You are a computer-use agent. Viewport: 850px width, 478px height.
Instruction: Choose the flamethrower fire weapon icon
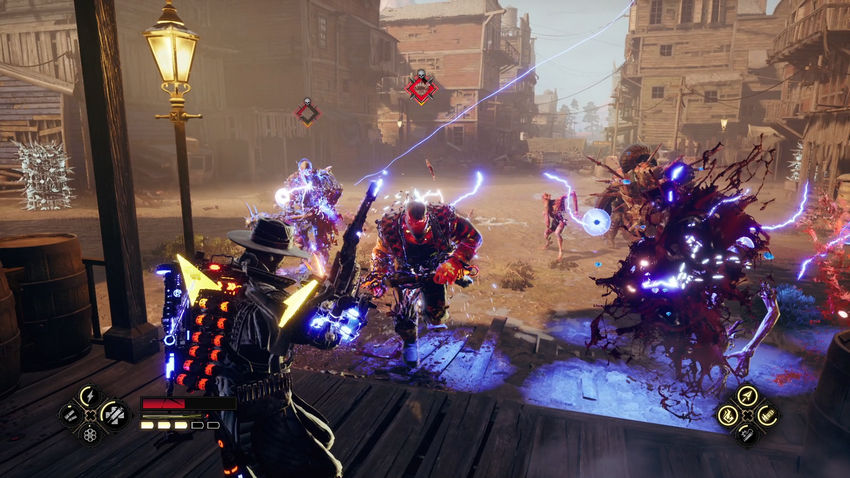click(728, 414)
